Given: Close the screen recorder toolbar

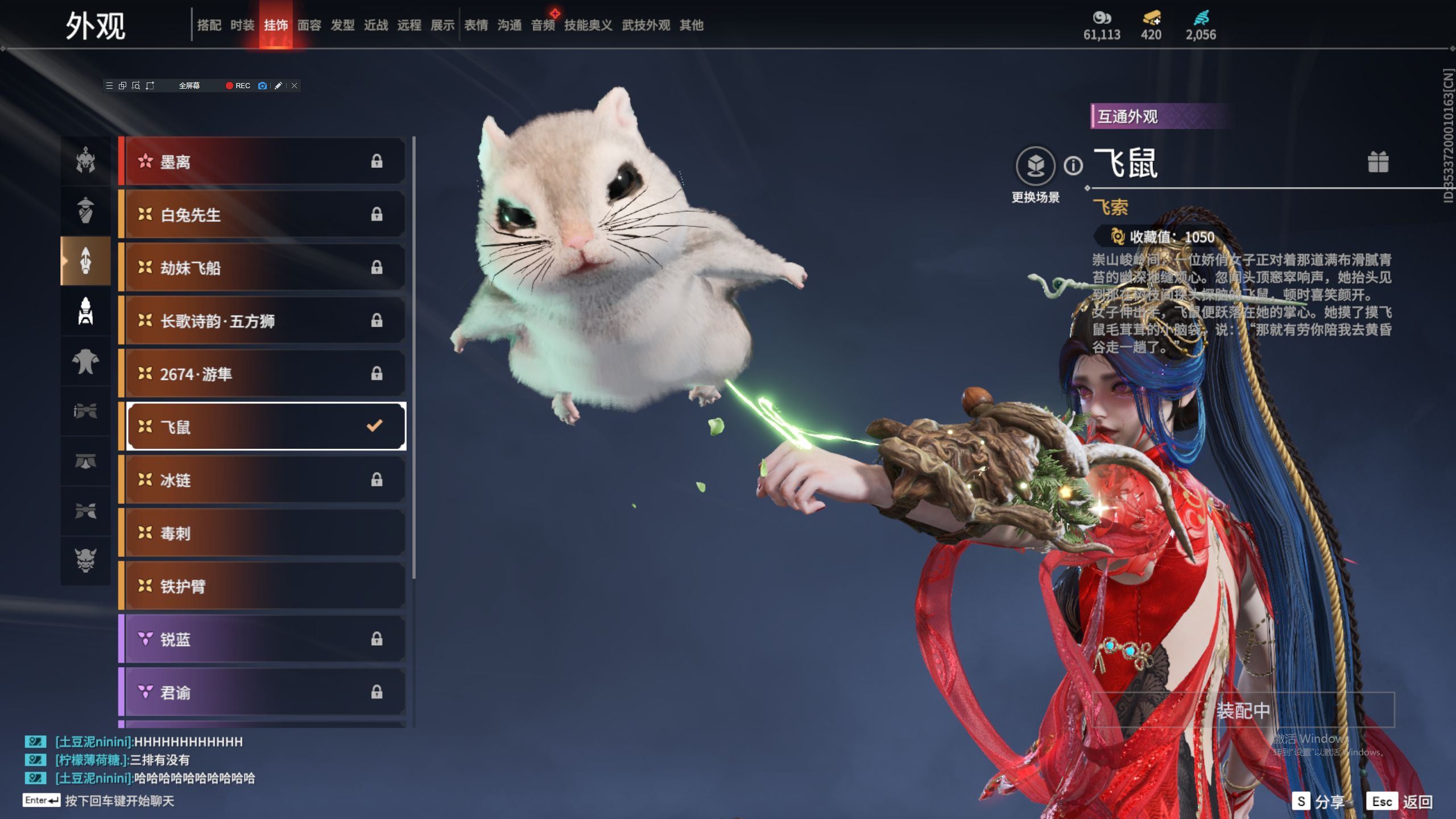Looking at the screenshot, I should pos(294,86).
